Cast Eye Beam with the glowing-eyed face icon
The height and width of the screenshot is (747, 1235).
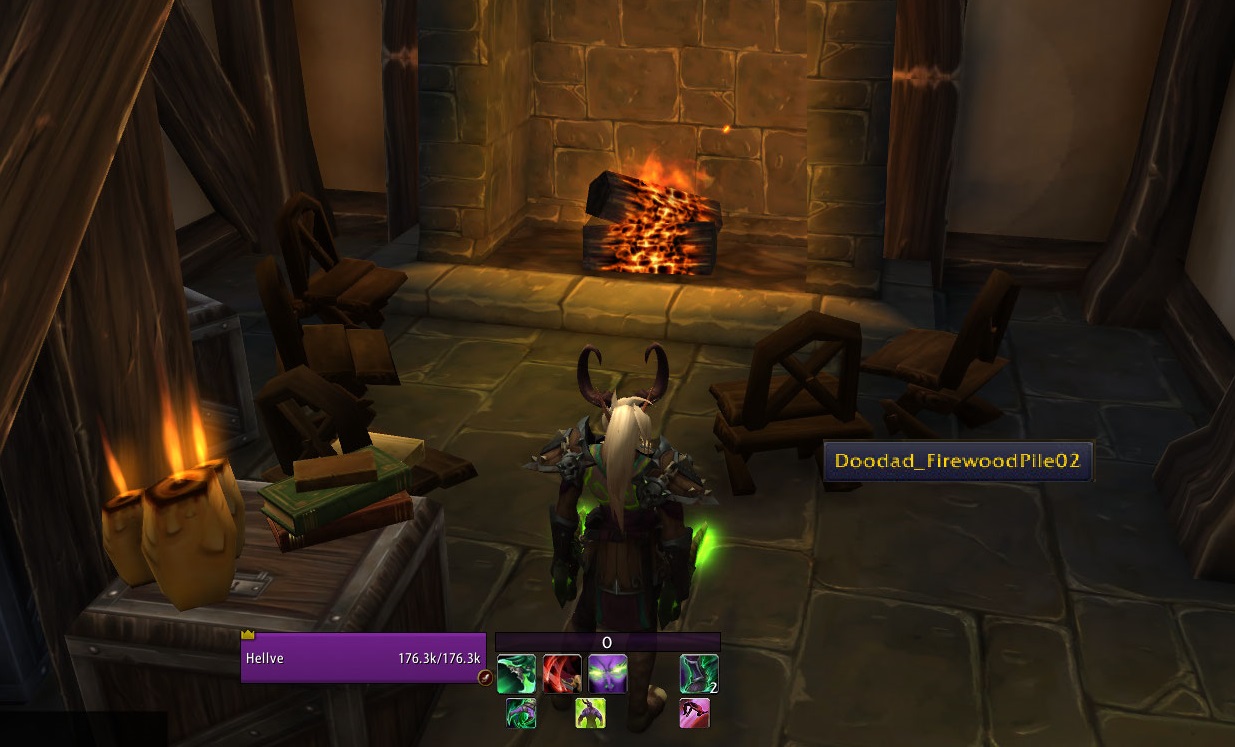(x=608, y=674)
